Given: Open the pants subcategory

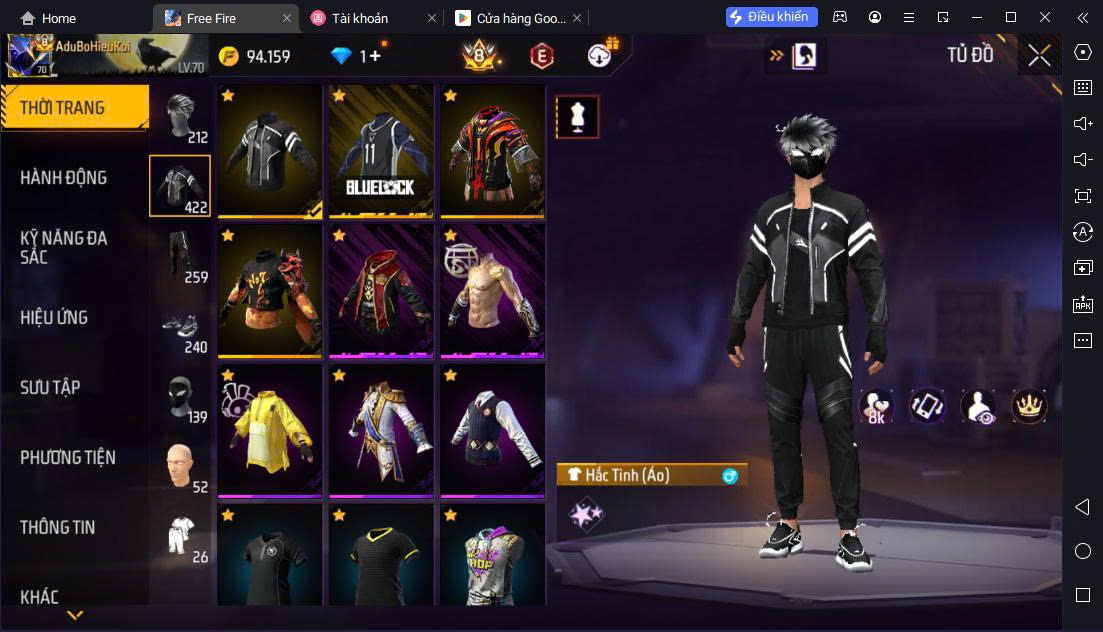Looking at the screenshot, I should (181, 256).
